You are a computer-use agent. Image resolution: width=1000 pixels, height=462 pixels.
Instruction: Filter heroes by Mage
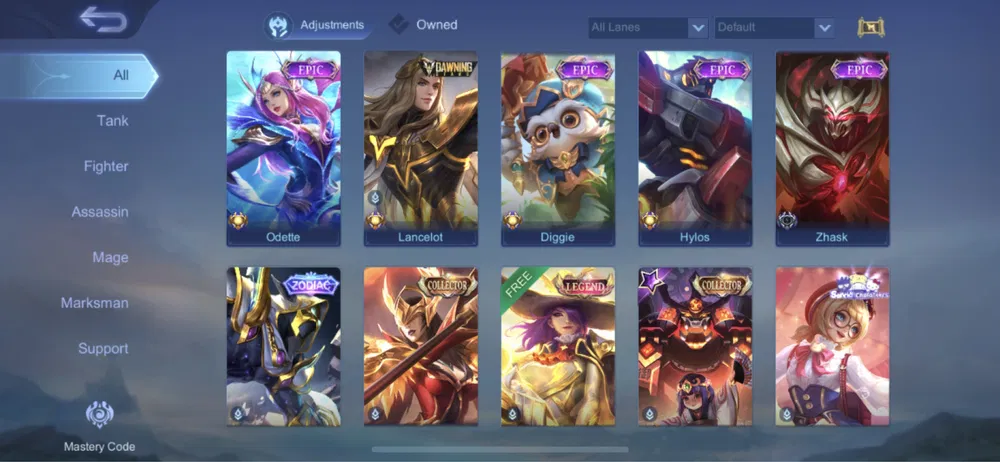click(110, 257)
